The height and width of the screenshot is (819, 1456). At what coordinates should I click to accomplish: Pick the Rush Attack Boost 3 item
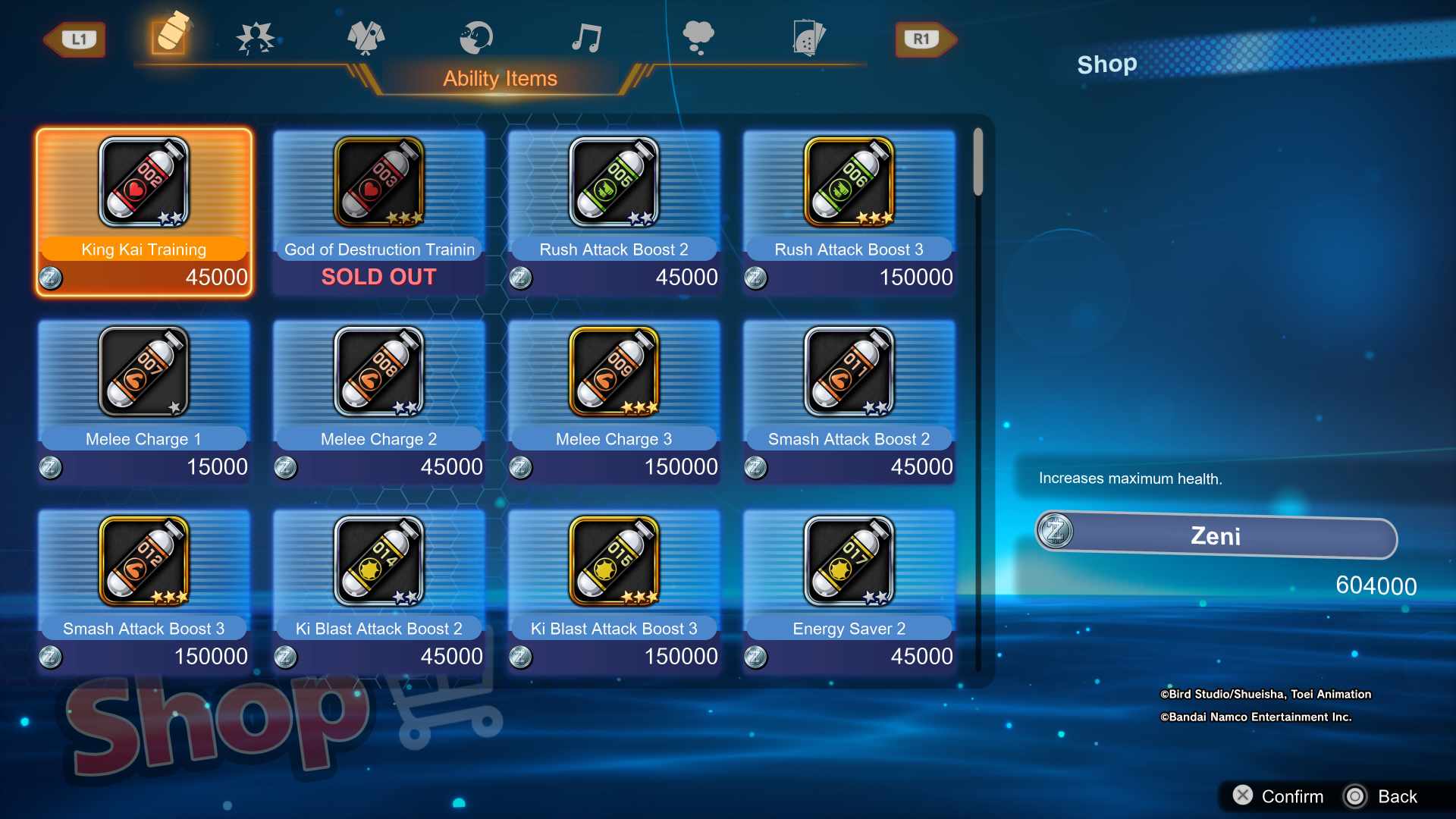tap(849, 212)
